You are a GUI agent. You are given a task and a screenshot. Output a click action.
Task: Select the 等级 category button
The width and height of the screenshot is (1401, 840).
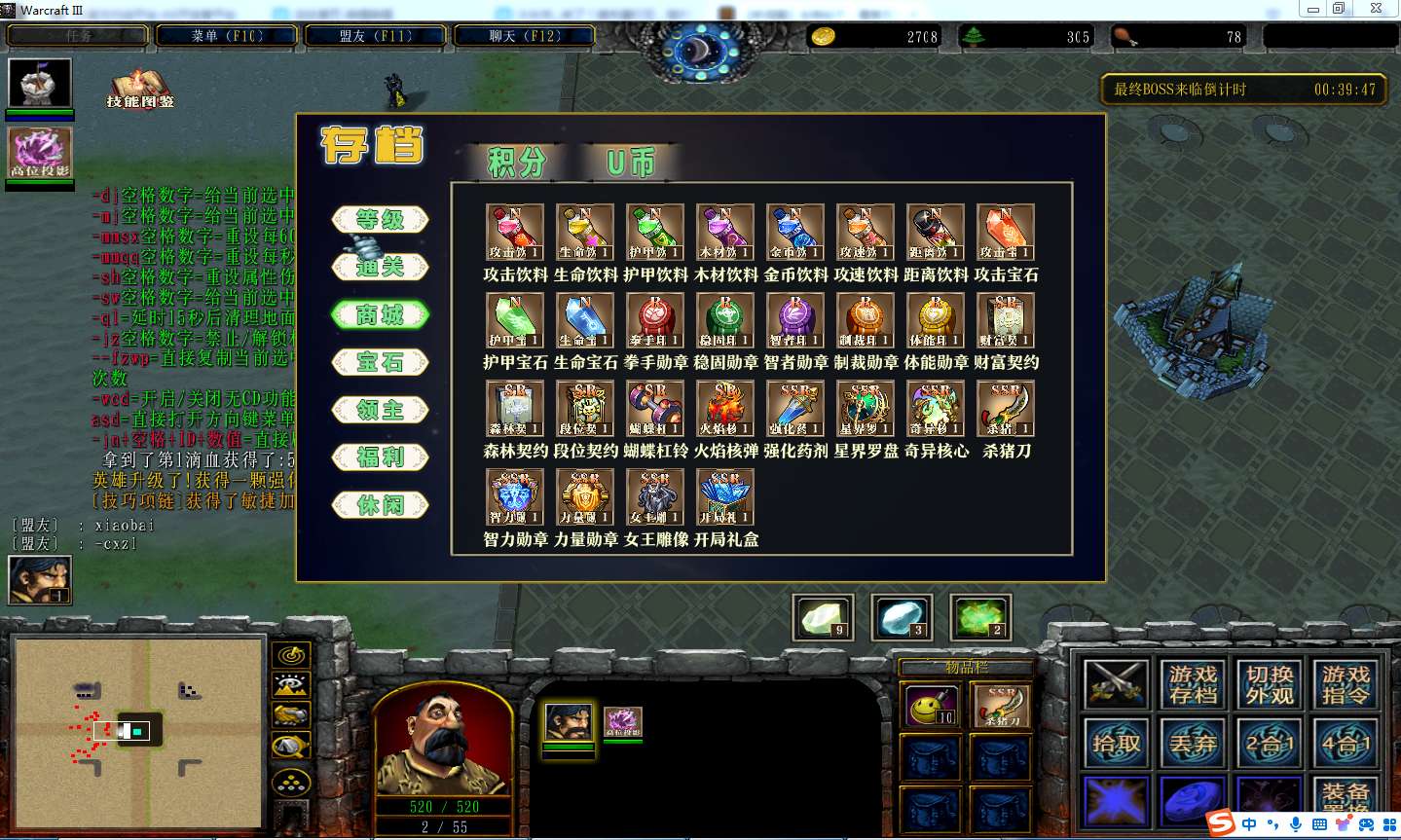click(x=380, y=220)
